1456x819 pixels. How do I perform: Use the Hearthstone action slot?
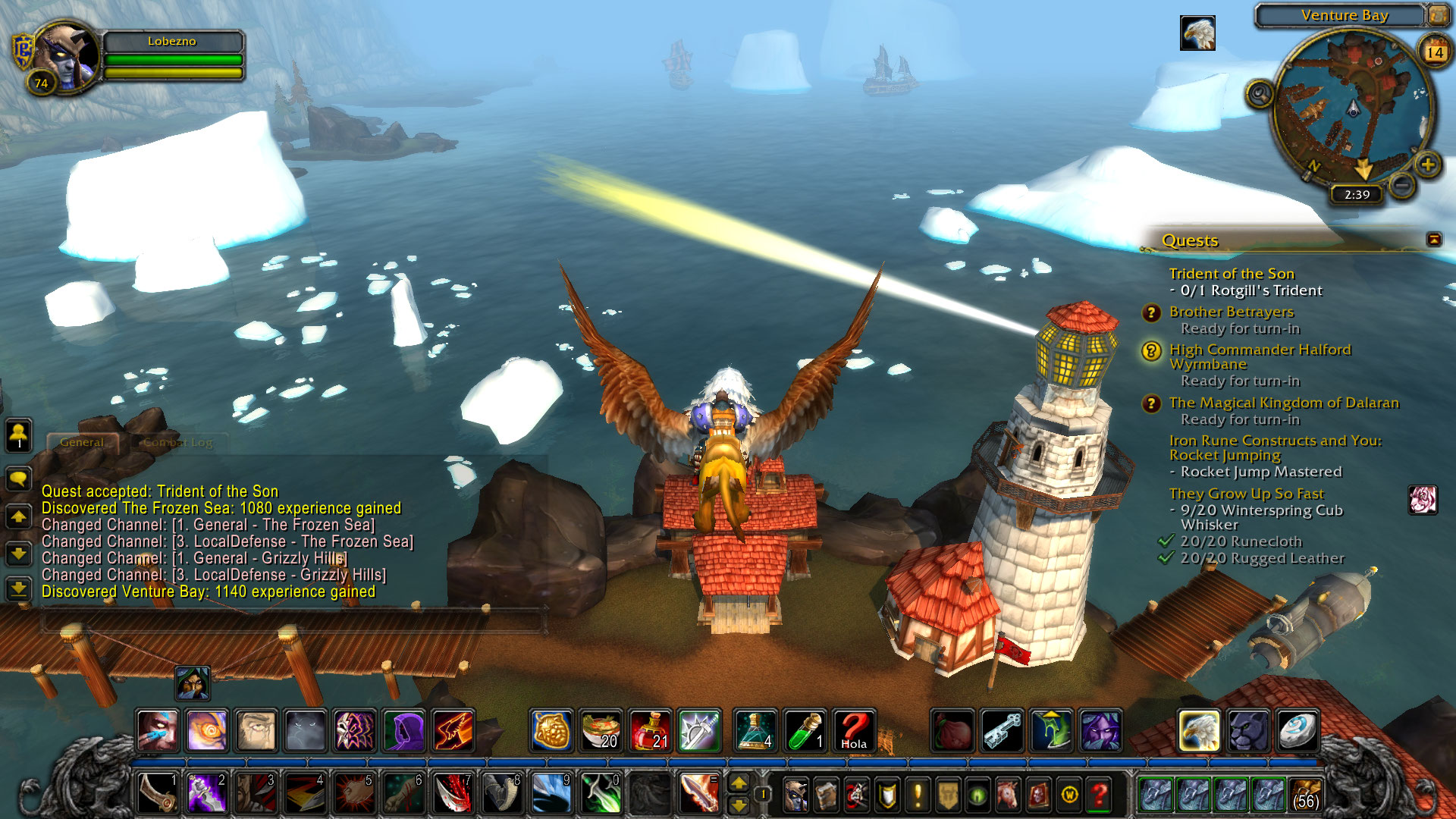click(1296, 730)
